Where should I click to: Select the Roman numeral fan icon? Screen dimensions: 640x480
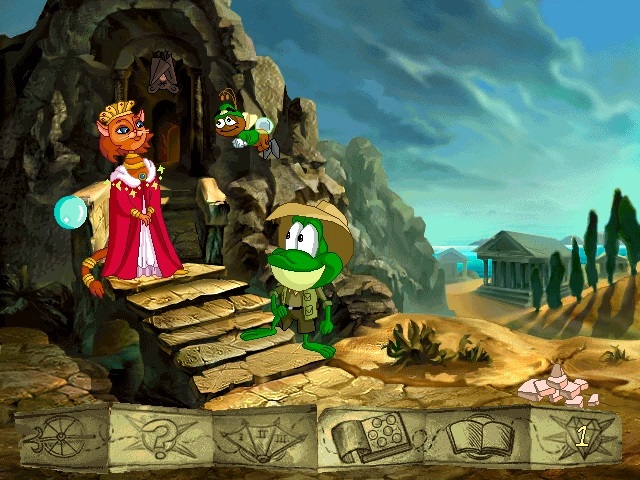click(263, 438)
